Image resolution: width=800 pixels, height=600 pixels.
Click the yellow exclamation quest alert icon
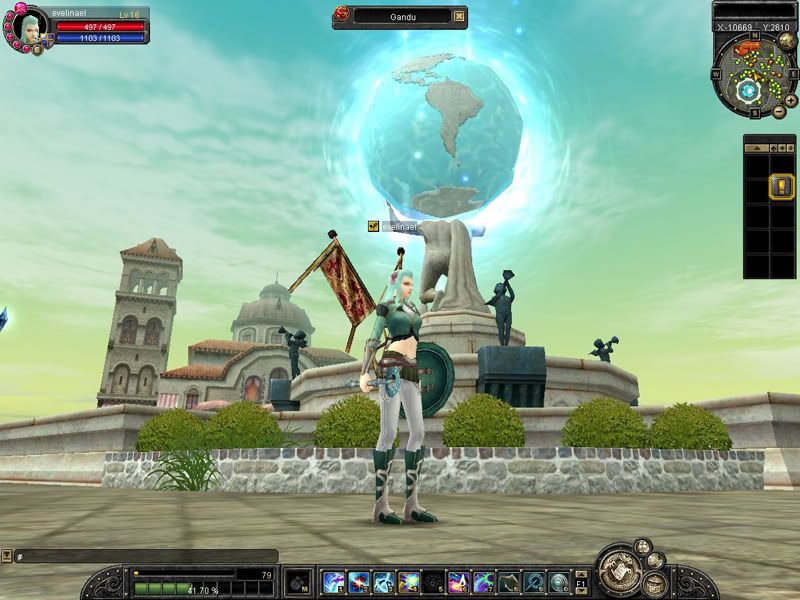[x=782, y=185]
